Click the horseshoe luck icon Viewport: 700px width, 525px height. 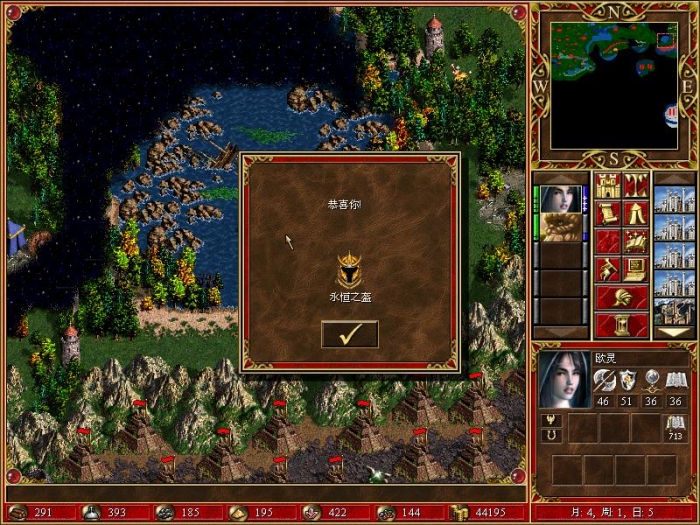548,437
